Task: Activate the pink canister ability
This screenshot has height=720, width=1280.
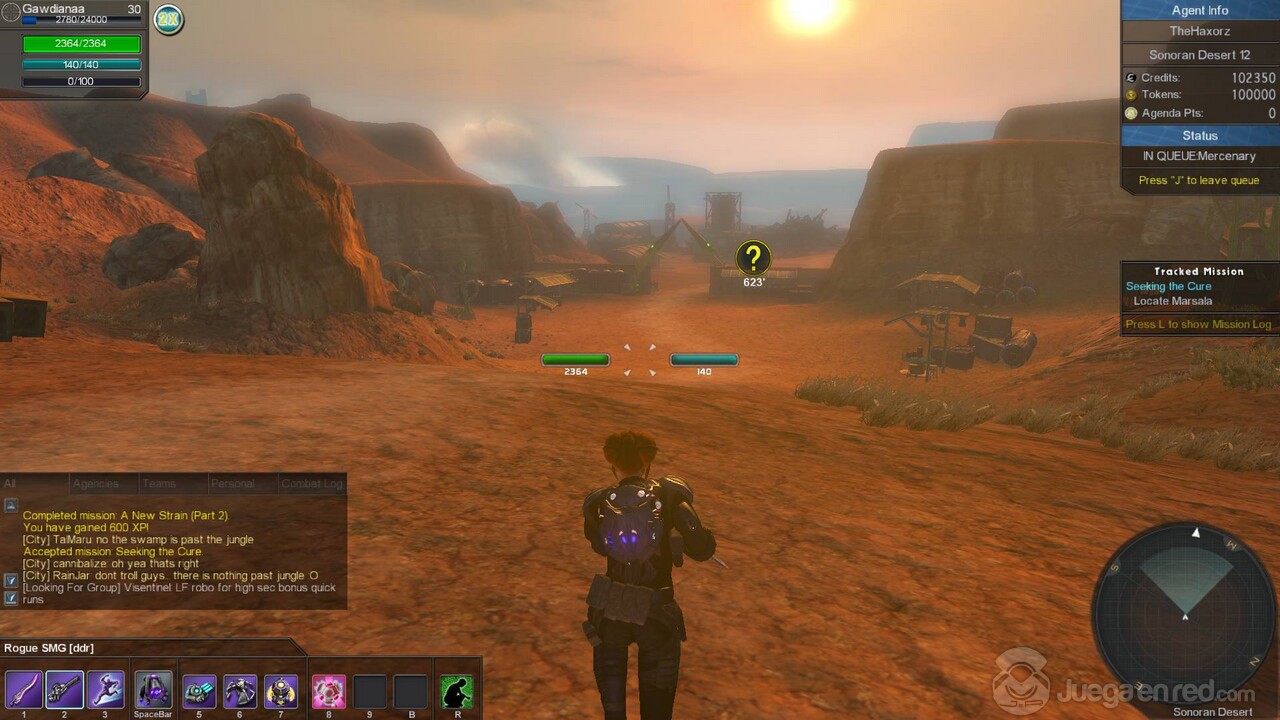Action: pyautogui.click(x=329, y=691)
